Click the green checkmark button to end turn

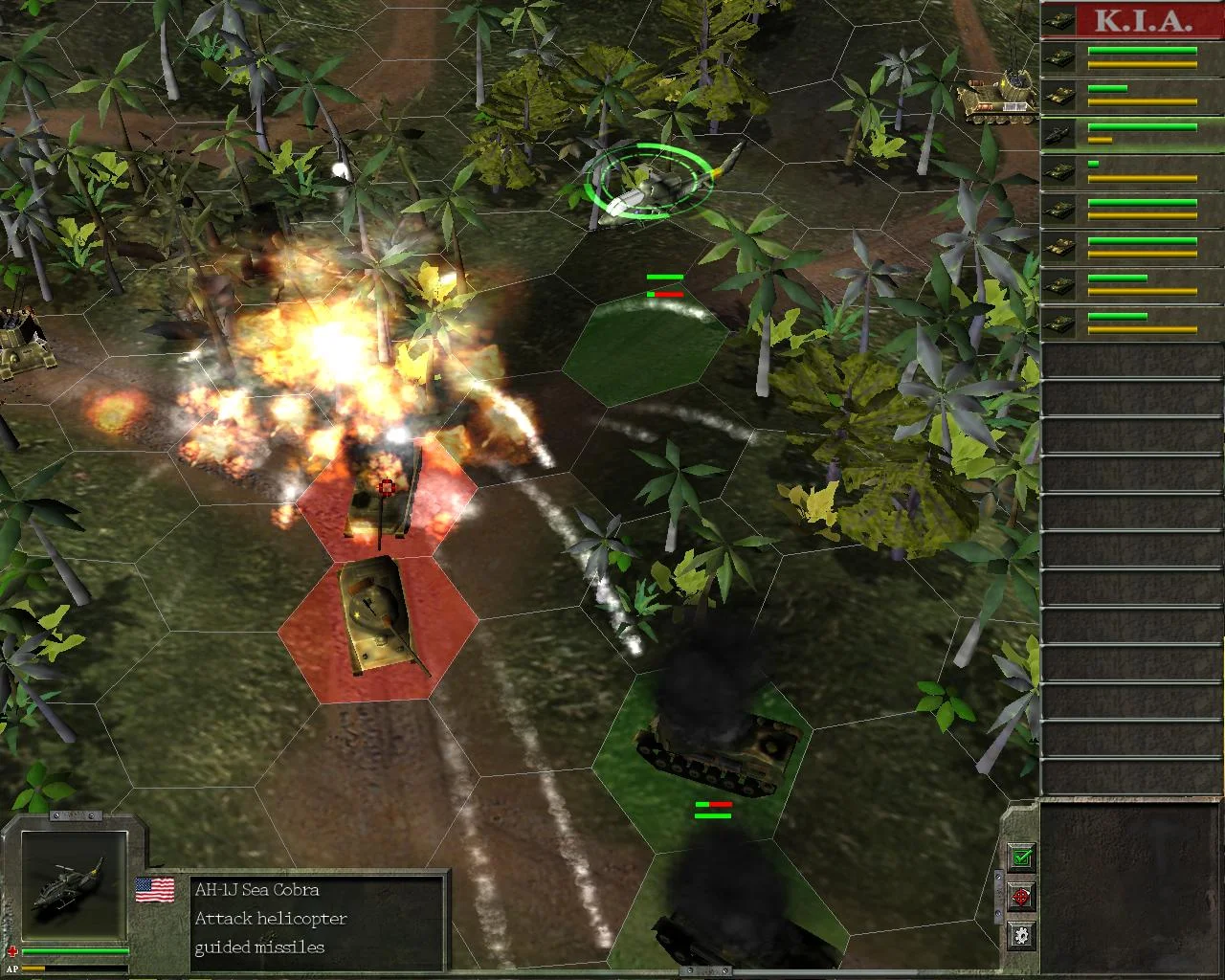click(x=1021, y=856)
